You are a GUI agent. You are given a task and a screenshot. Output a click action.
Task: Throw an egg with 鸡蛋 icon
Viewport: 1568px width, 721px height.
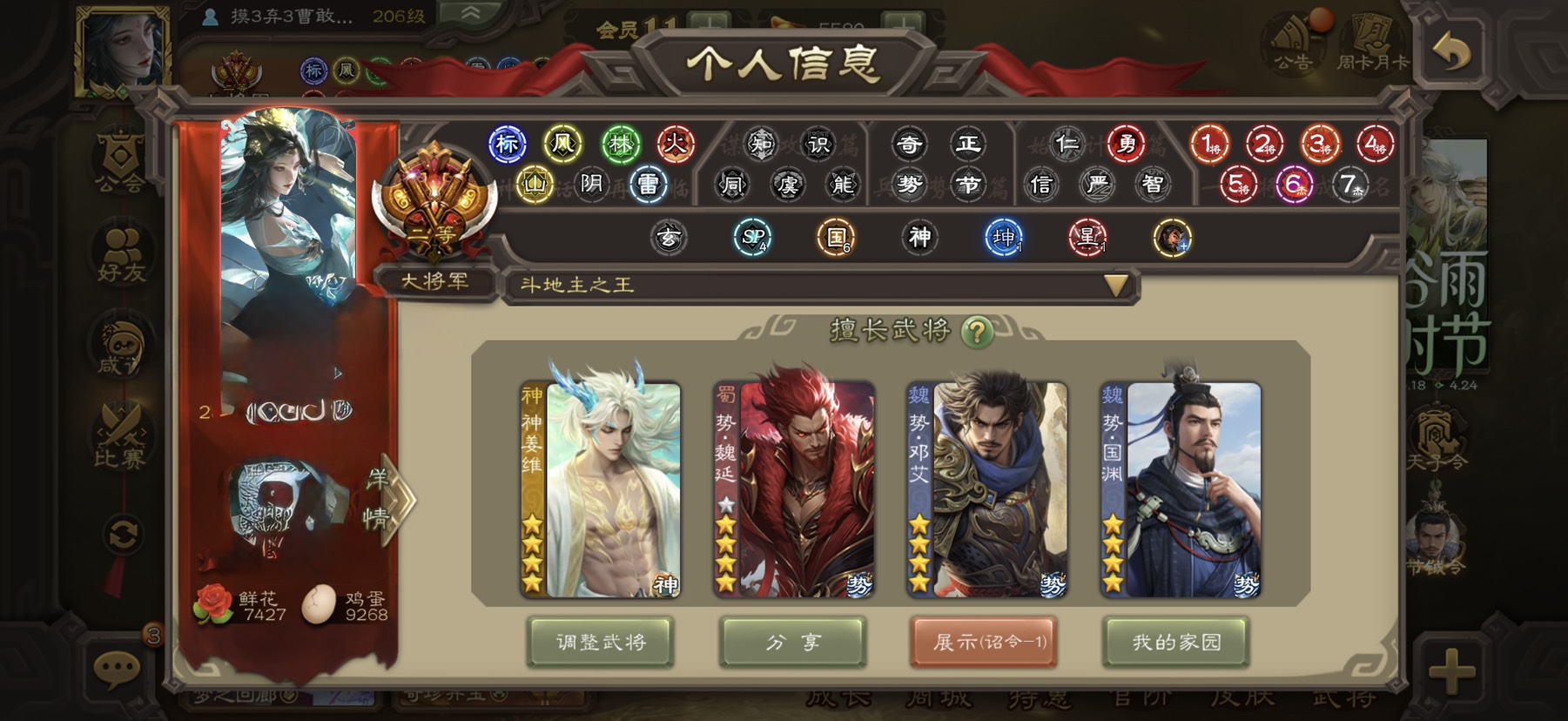tap(319, 604)
